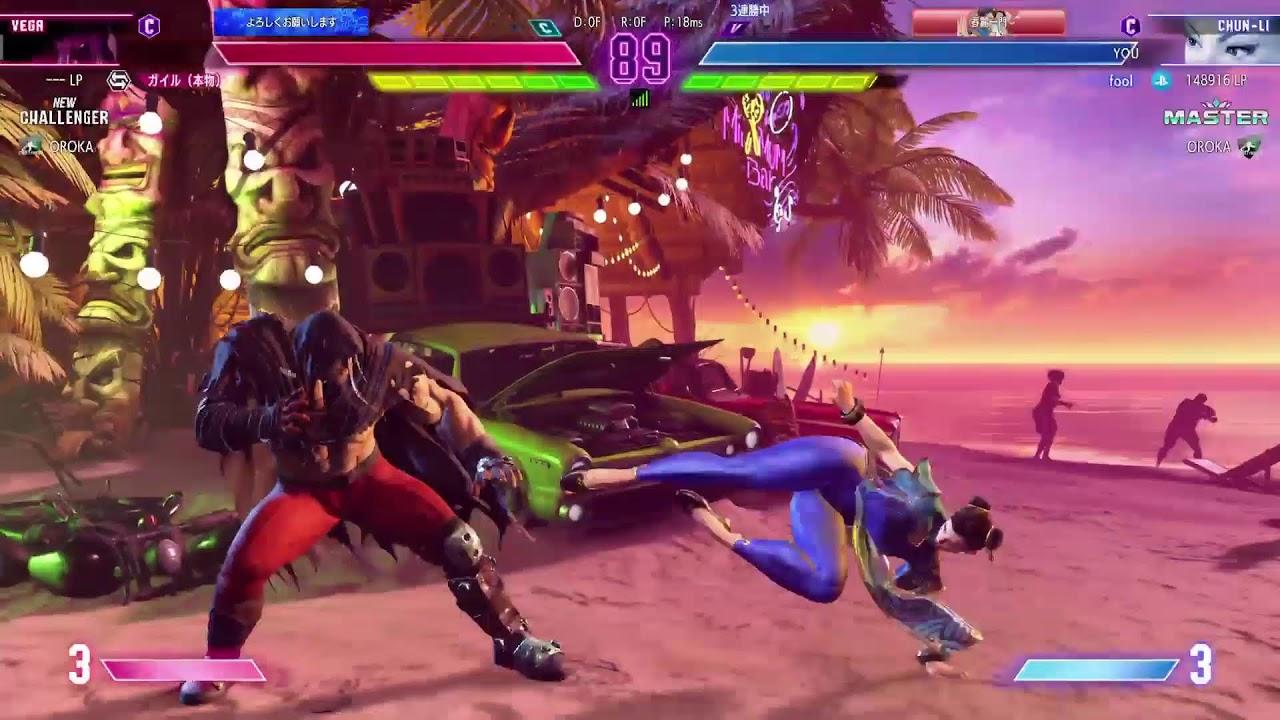Click the crossplay arrows icon beside ガイル

point(119,80)
